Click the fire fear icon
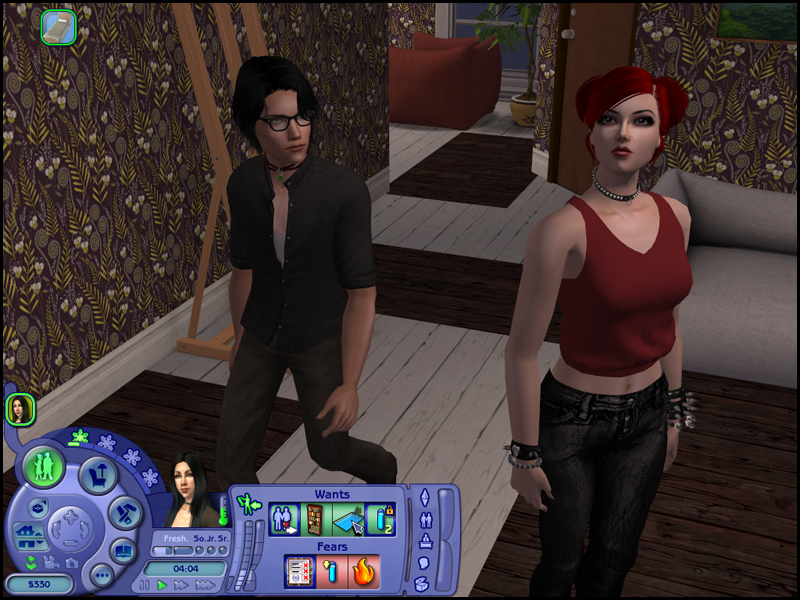The image size is (800, 600). coord(363,571)
